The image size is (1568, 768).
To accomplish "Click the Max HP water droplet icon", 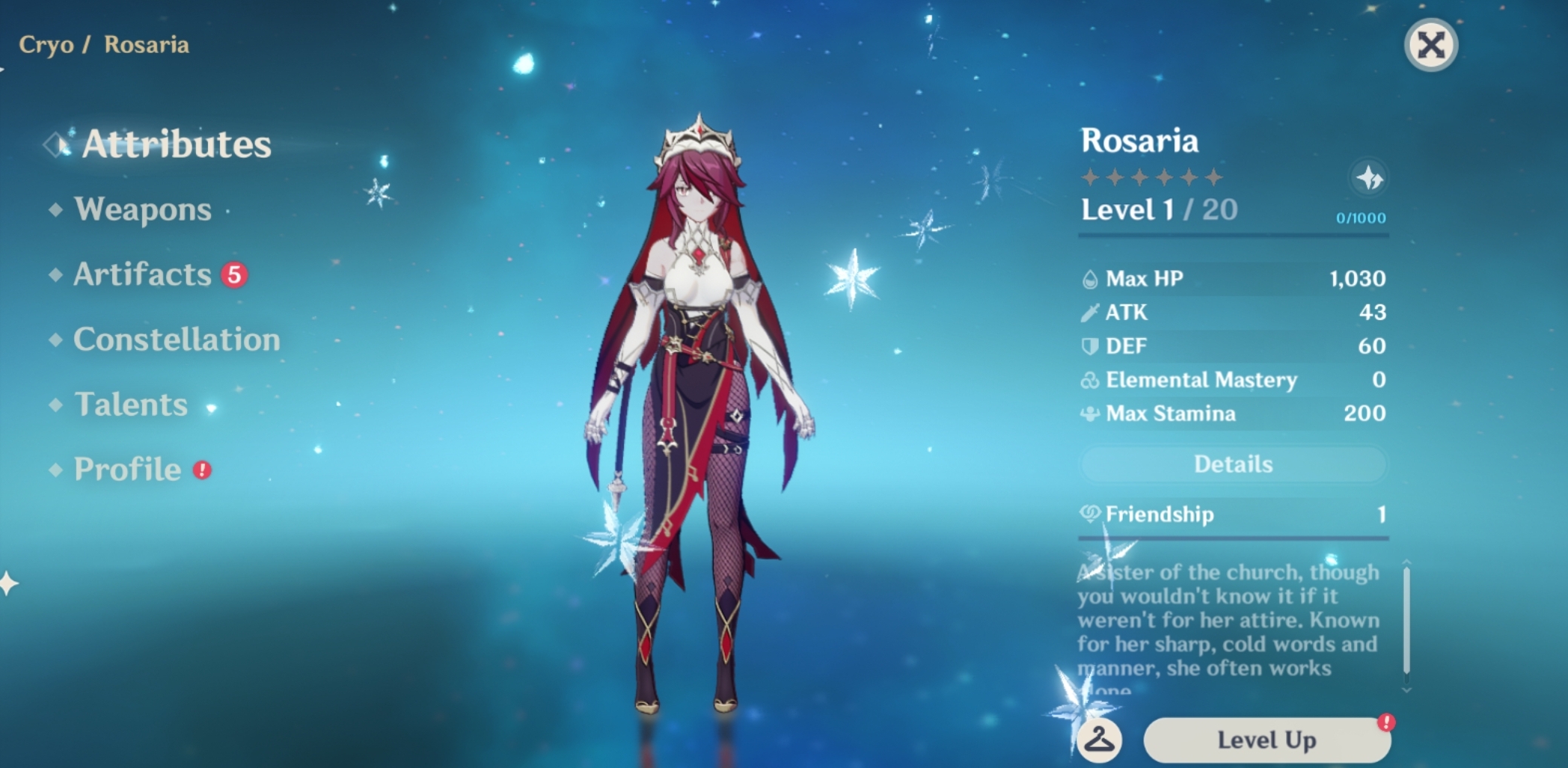I will [1091, 277].
